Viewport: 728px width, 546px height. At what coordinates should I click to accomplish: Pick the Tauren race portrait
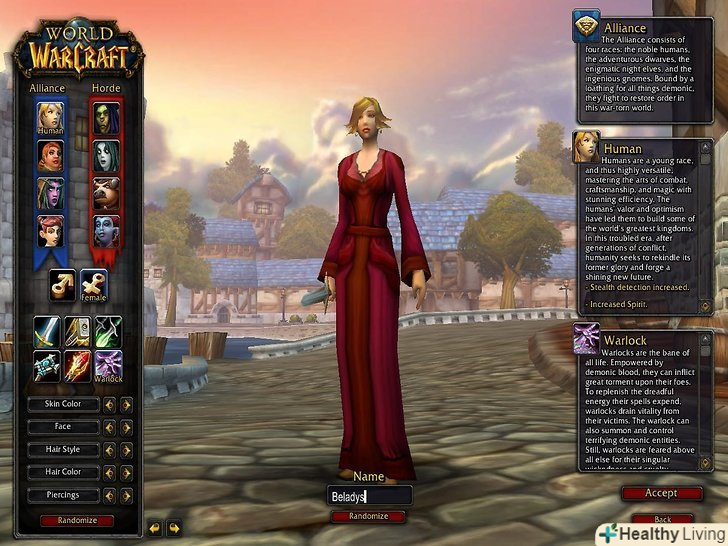(107, 192)
